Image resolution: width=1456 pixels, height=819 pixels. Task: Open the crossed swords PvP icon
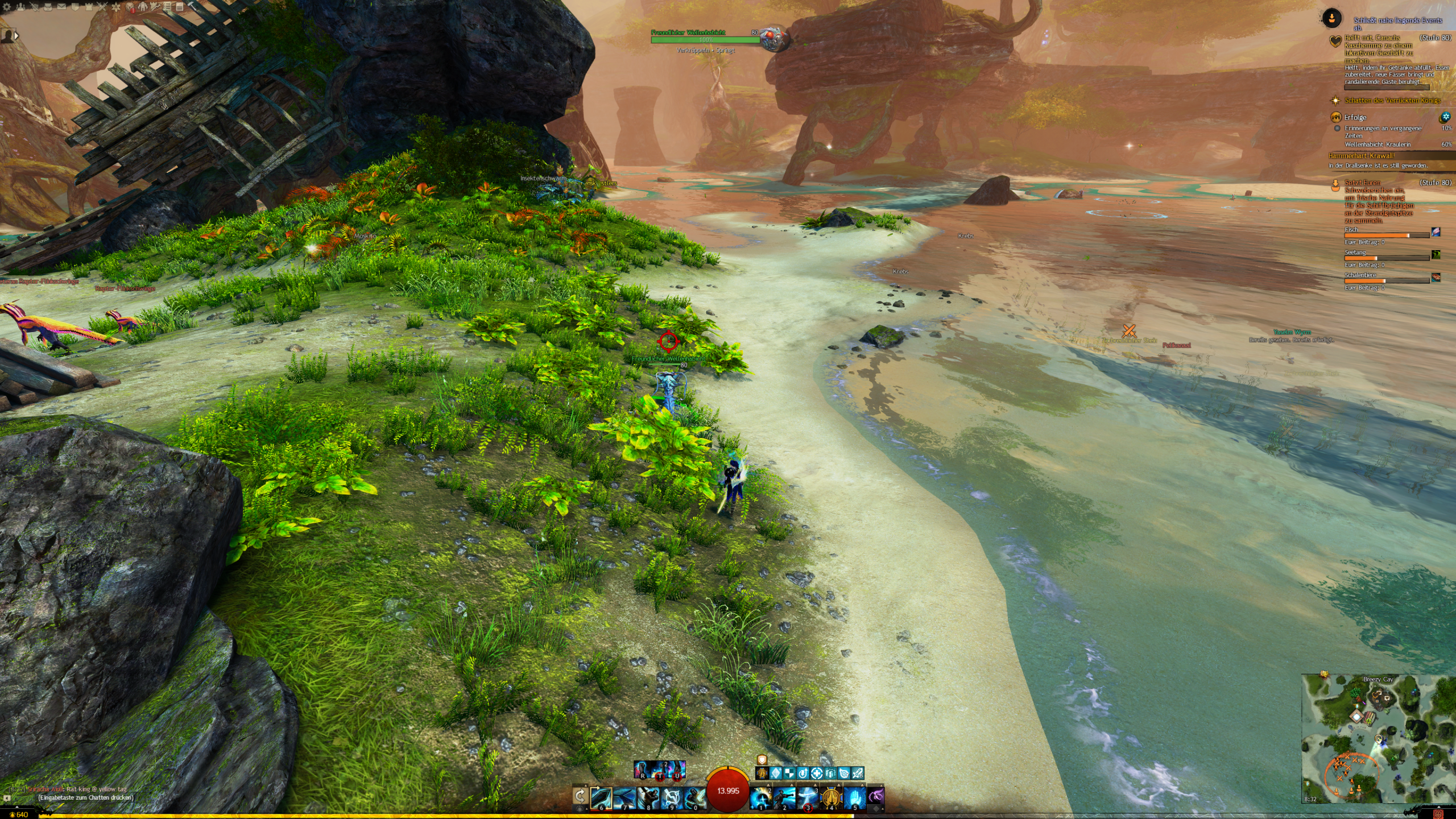(x=102, y=7)
